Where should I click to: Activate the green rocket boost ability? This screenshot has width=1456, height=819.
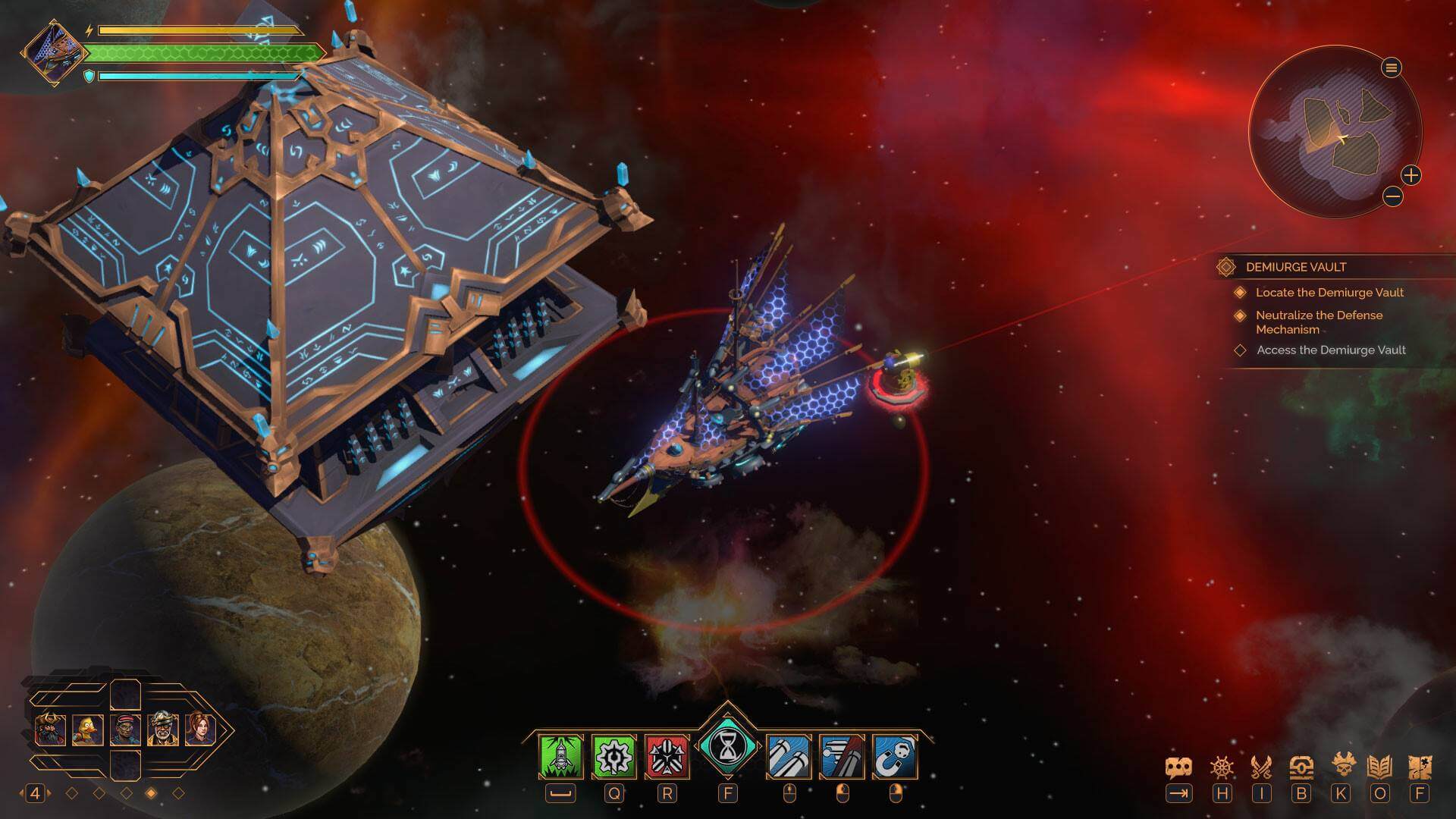561,756
